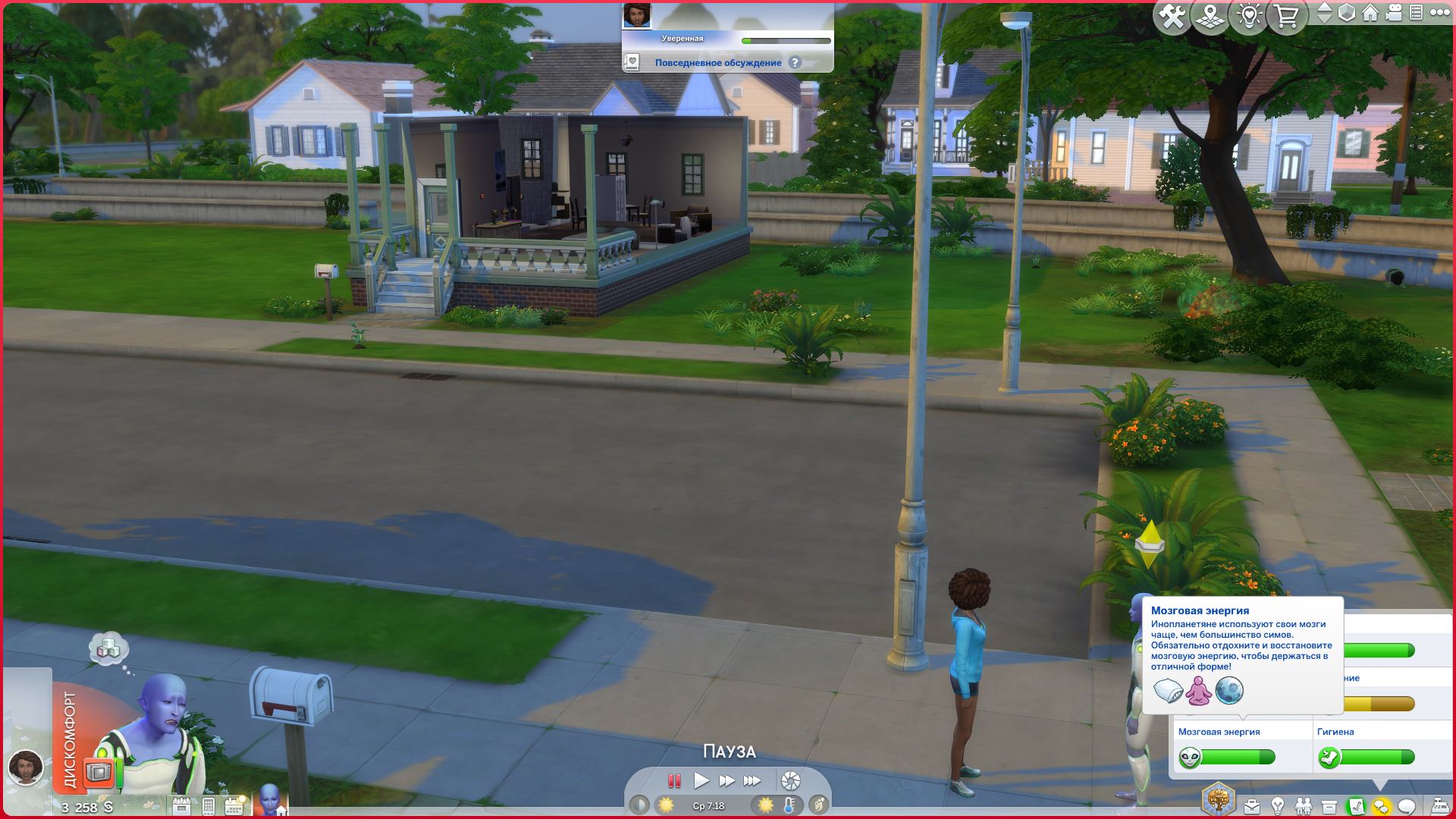Pause the game with the pause button
Viewport: 1456px width, 819px height.
[x=675, y=780]
